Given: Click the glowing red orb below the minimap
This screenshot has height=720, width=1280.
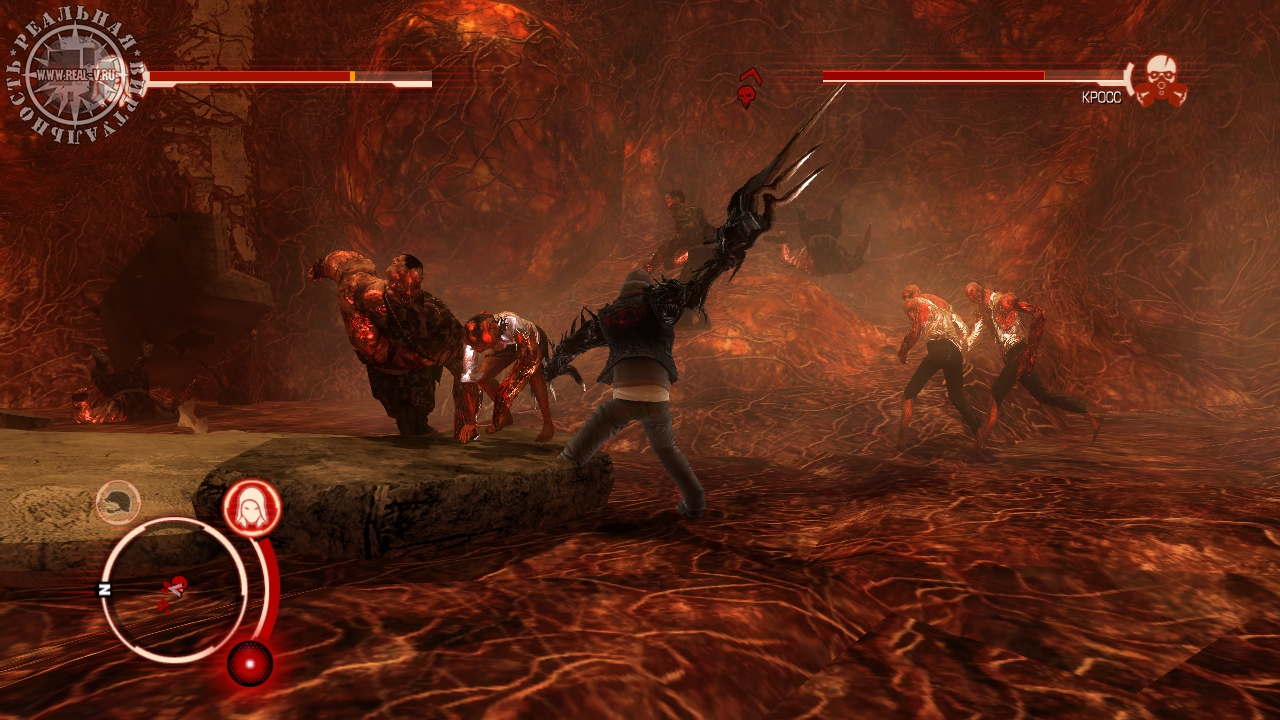Looking at the screenshot, I should [x=249, y=663].
